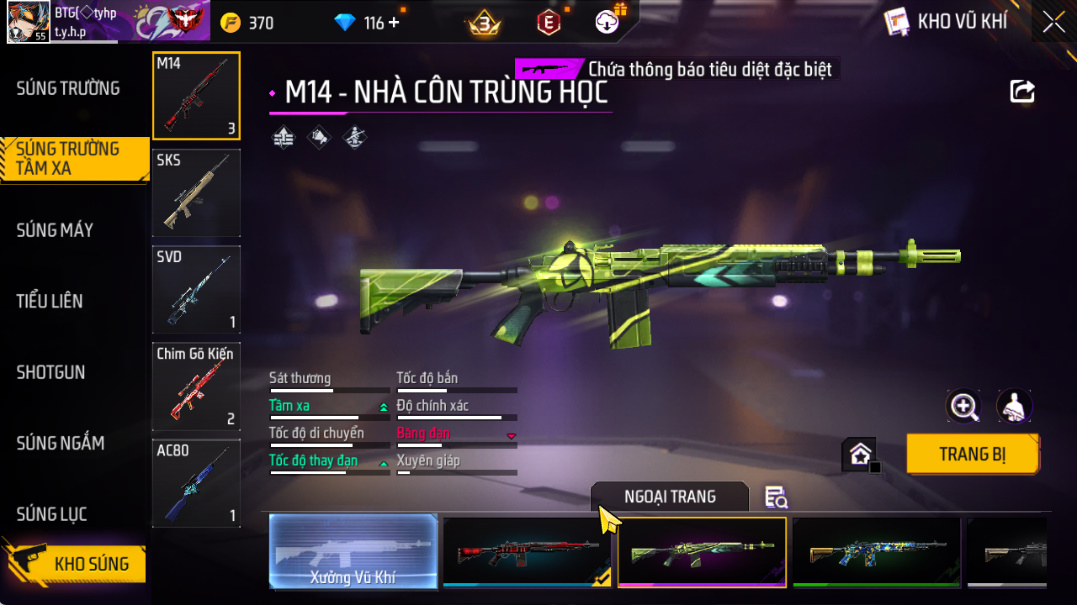Add diamonds with the plus button
This screenshot has width=1077, height=605.
(393, 22)
